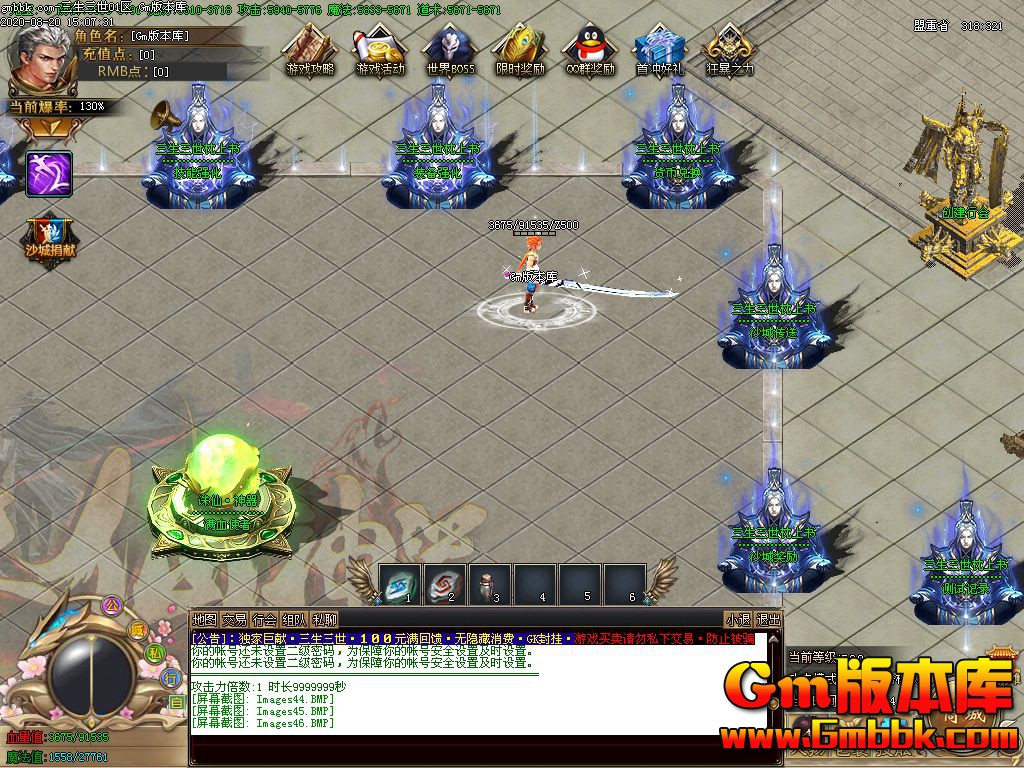1024x768 pixels.
Task: Click the 小退 log out button
Action: 738,620
